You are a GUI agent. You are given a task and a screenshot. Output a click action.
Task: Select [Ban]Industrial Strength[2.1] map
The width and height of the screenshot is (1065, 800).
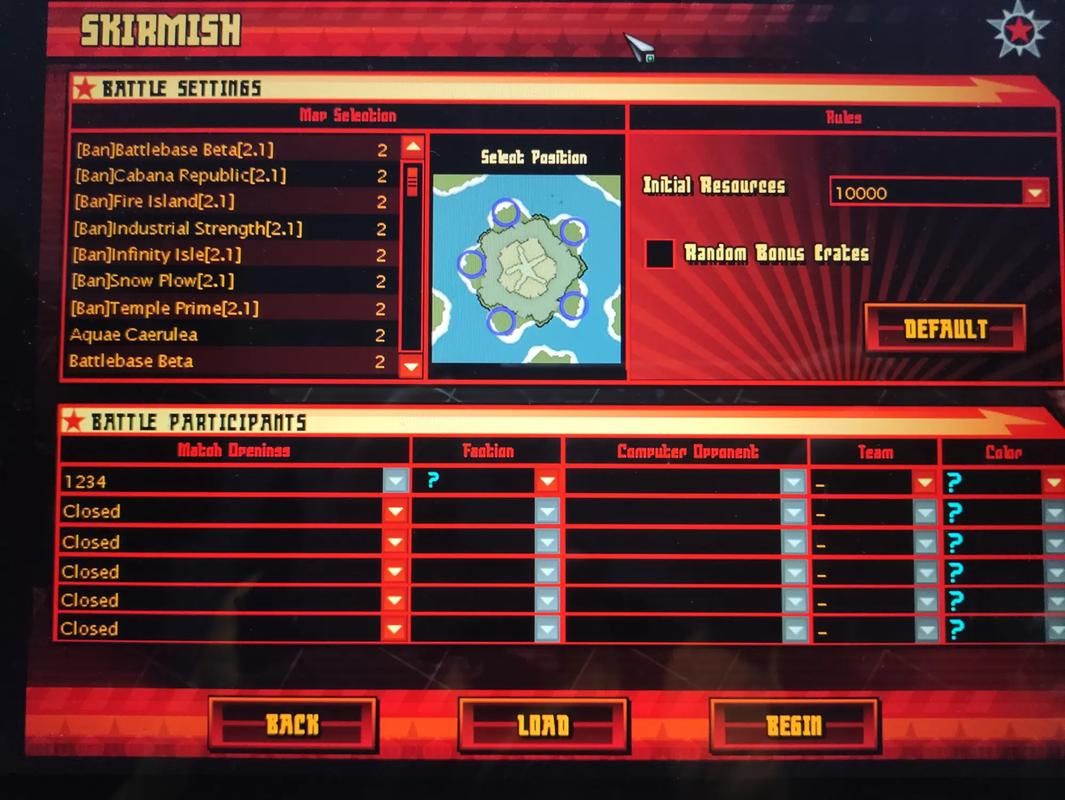tap(188, 229)
